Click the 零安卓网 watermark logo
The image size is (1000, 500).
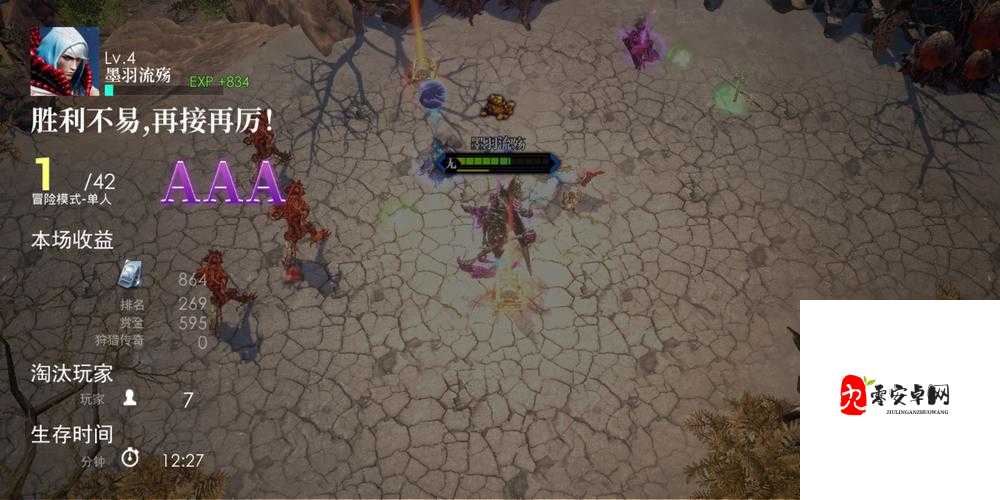tap(895, 396)
